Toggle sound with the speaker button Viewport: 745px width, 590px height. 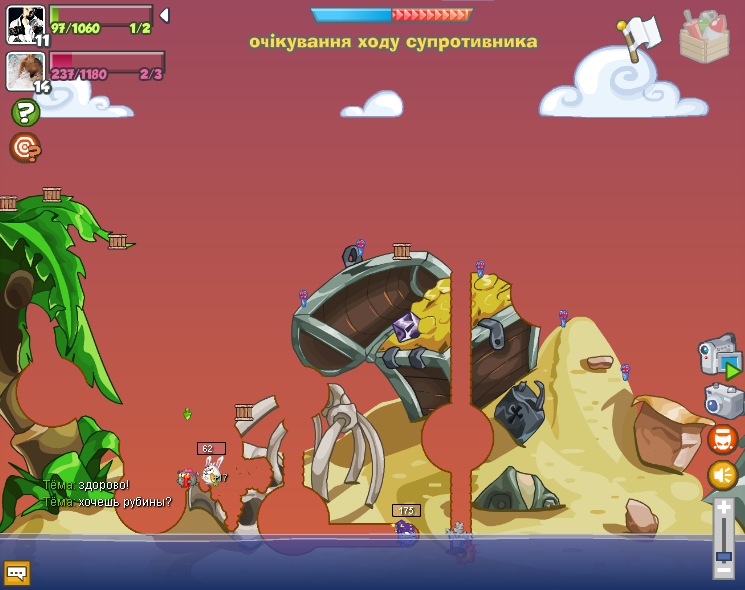tap(723, 474)
